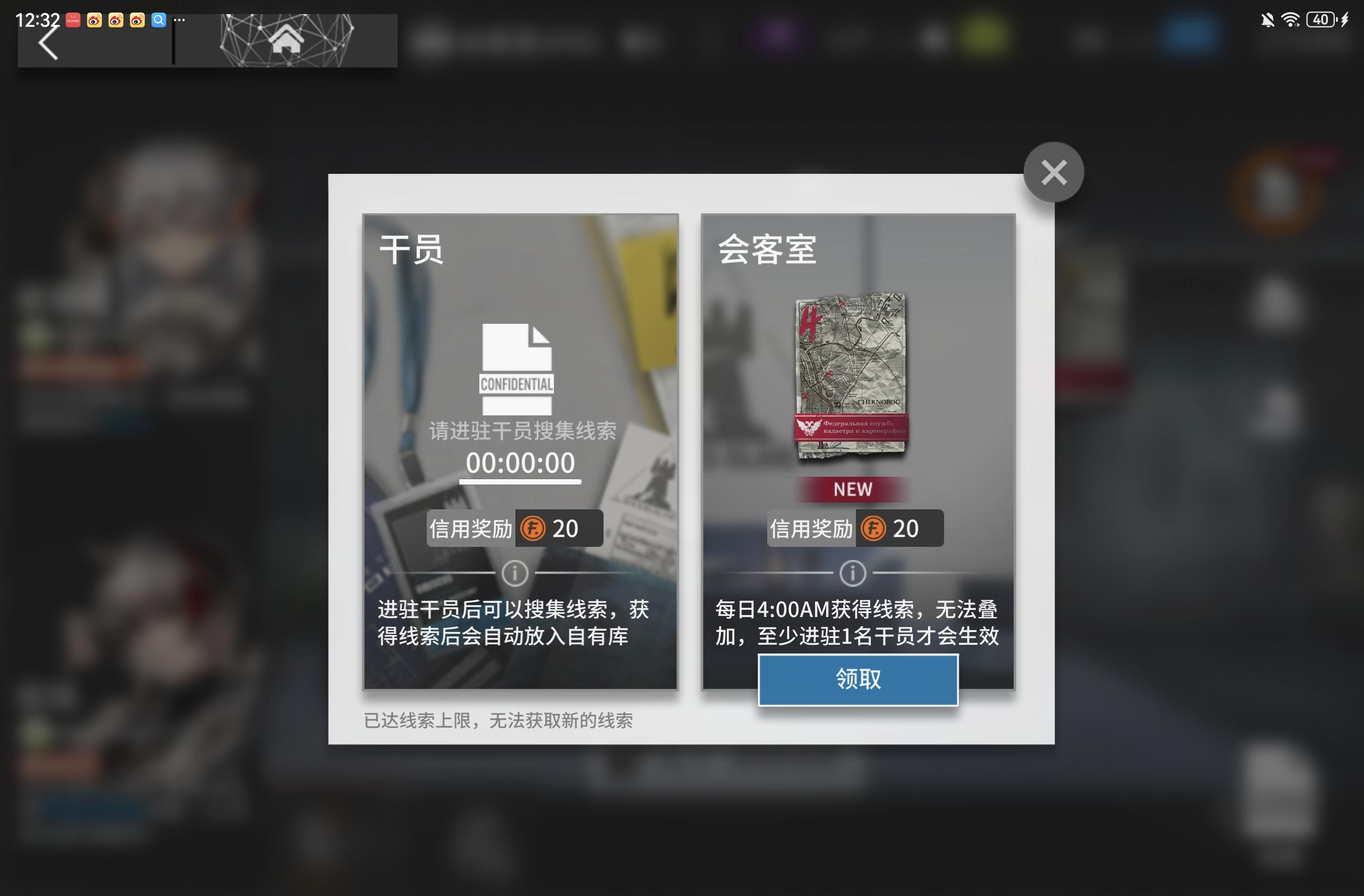Tap the Wi-Fi indicator

click(x=1291, y=19)
